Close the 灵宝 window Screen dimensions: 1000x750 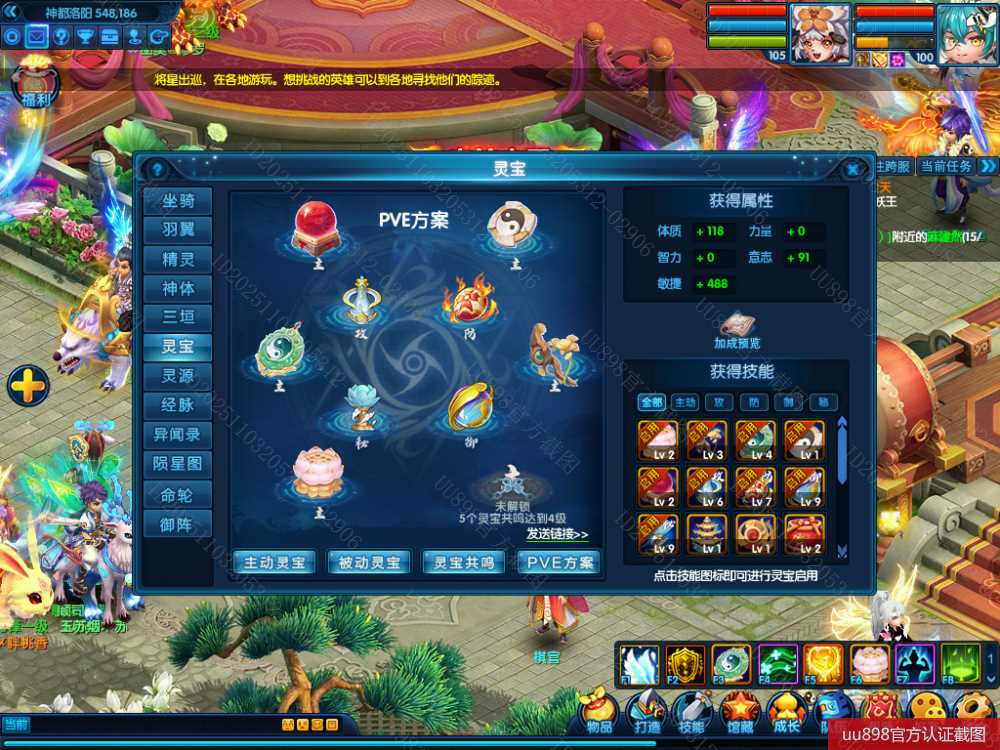click(852, 169)
